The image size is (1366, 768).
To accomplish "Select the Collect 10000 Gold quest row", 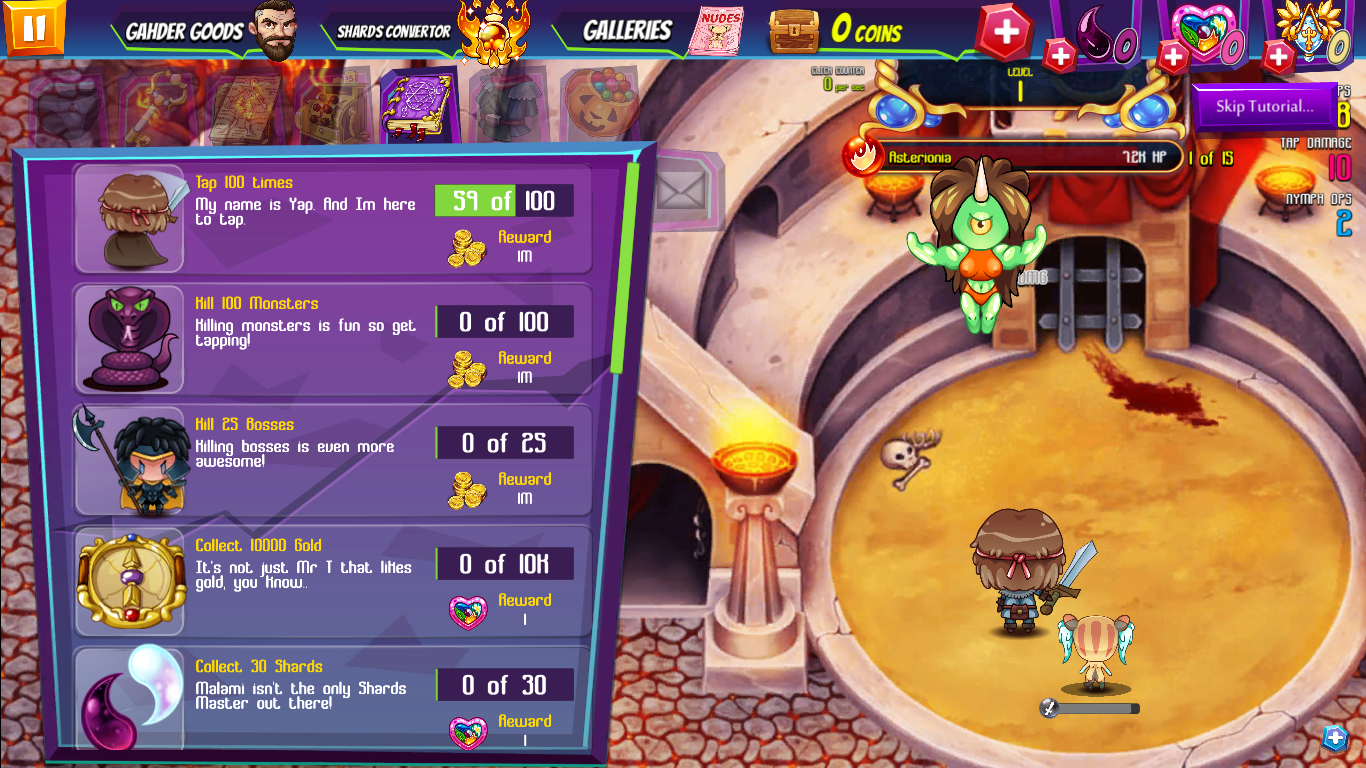I will pyautogui.click(x=332, y=581).
